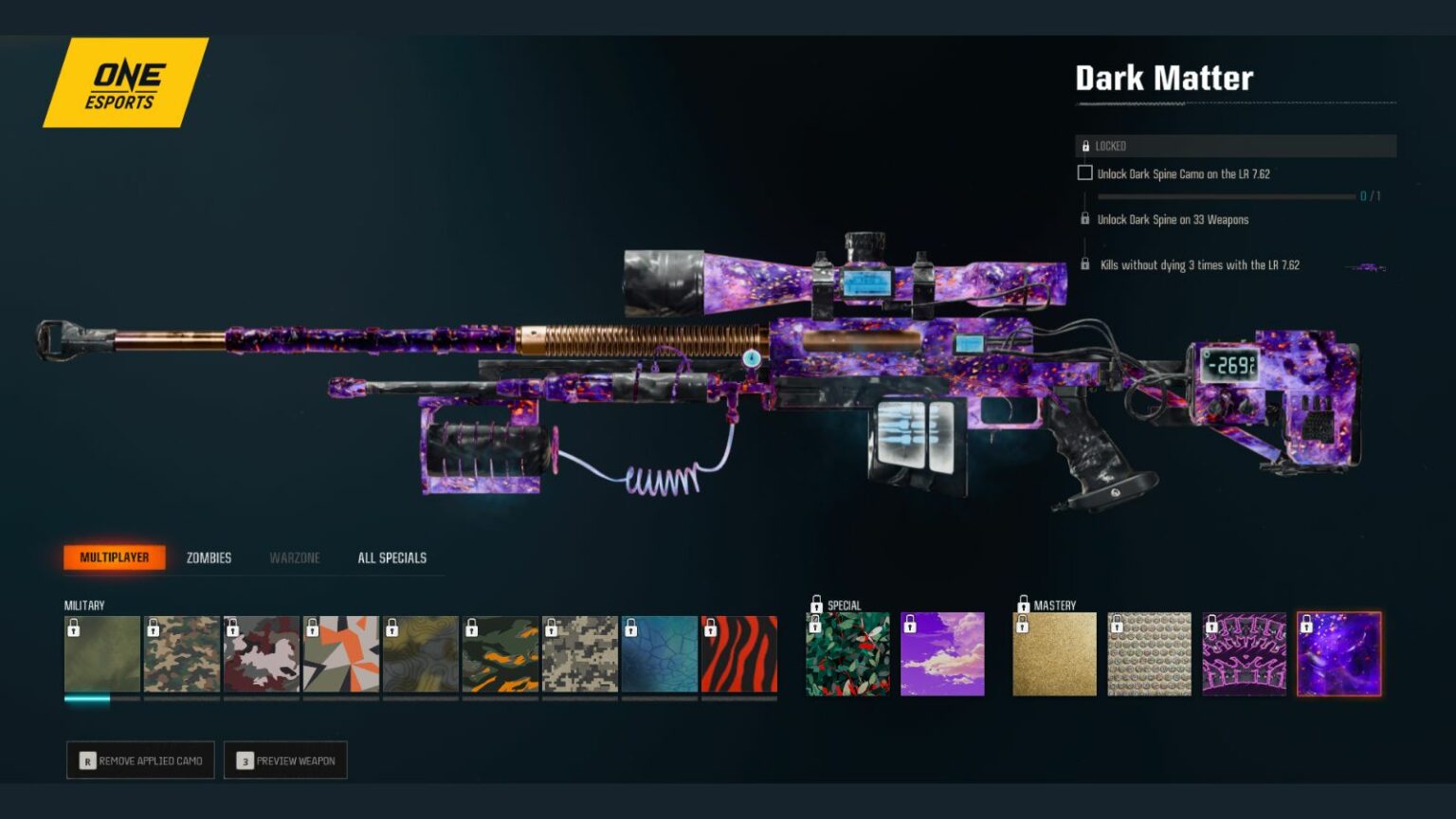The image size is (1456, 819).
Task: Click the 0/1 challenge progress bar
Action: (x=1227, y=196)
